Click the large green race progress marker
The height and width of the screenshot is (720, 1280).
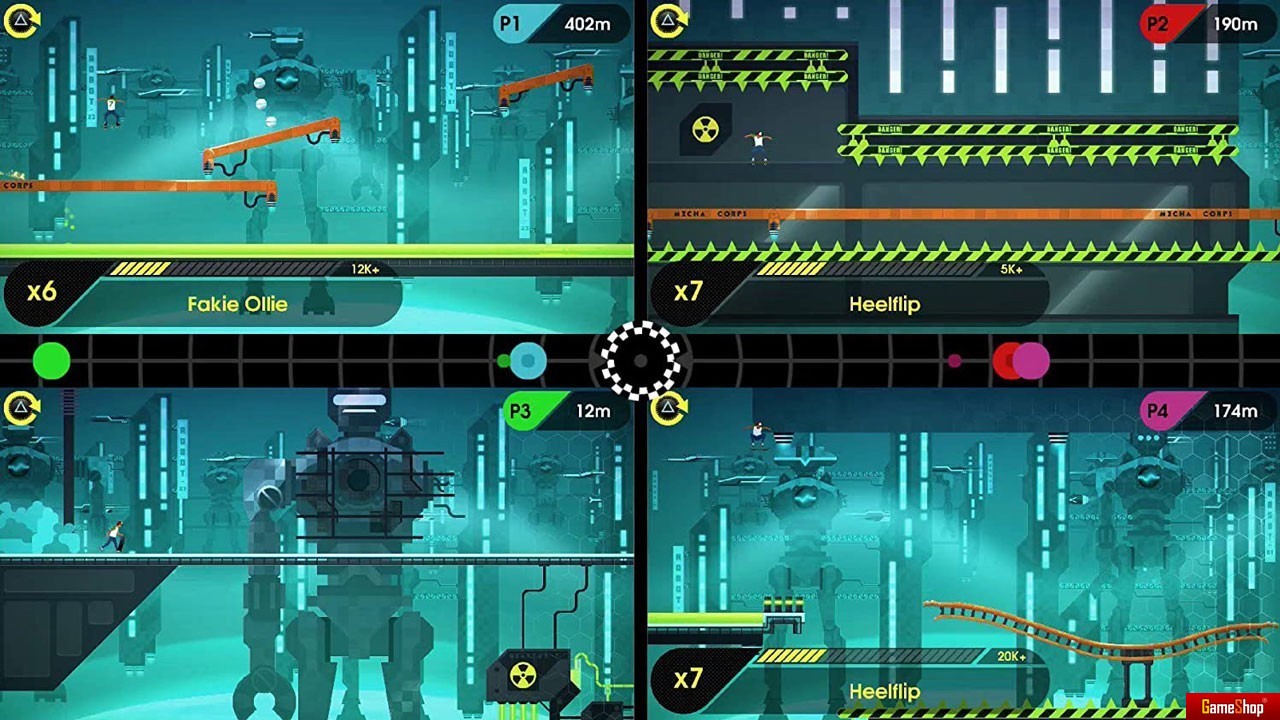click(x=51, y=361)
